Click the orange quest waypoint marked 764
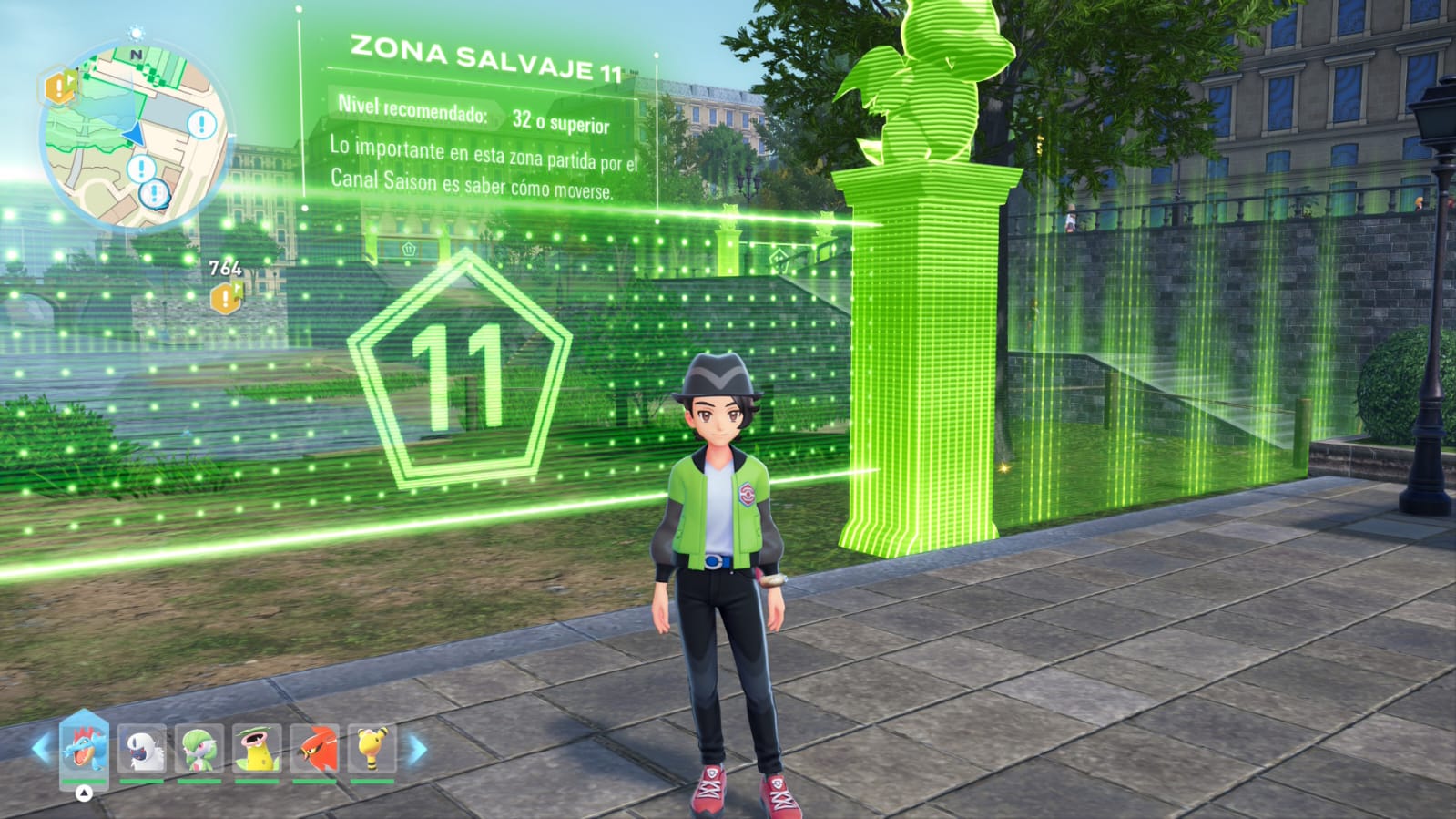Screen dimensions: 1456x819 tap(226, 297)
